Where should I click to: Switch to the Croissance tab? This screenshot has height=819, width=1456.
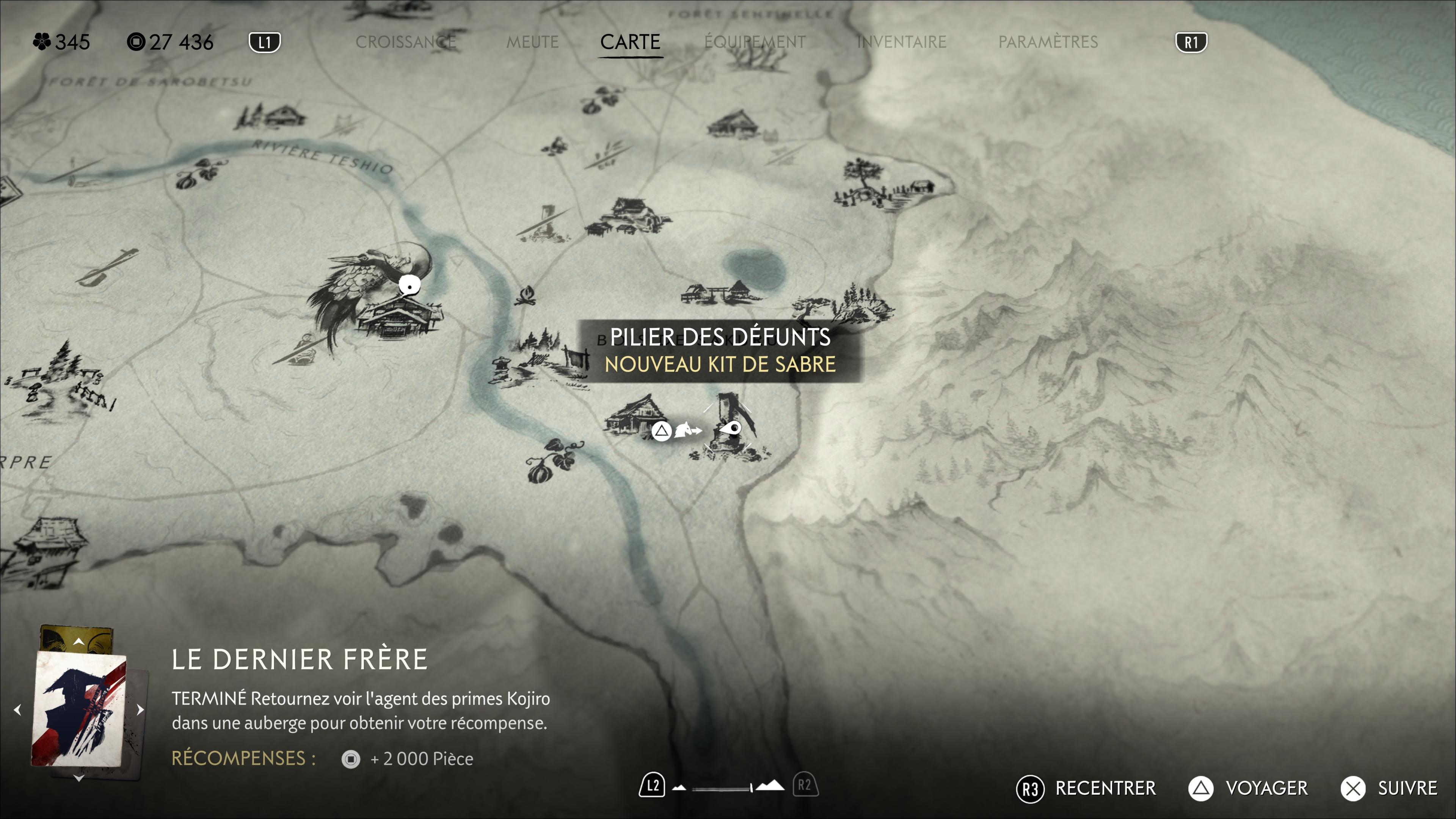pos(405,42)
